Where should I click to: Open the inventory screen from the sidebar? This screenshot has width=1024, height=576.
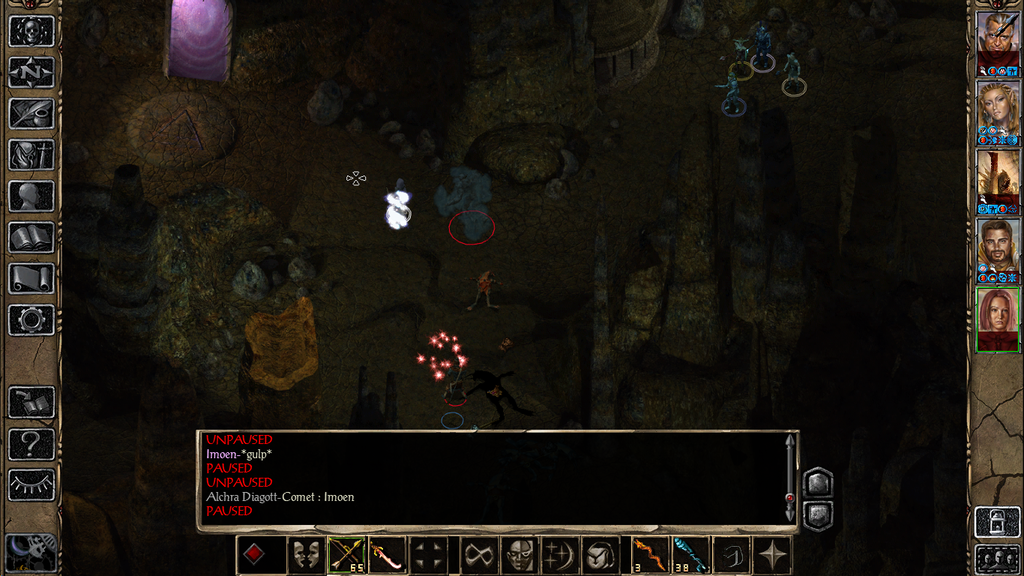(x=31, y=154)
